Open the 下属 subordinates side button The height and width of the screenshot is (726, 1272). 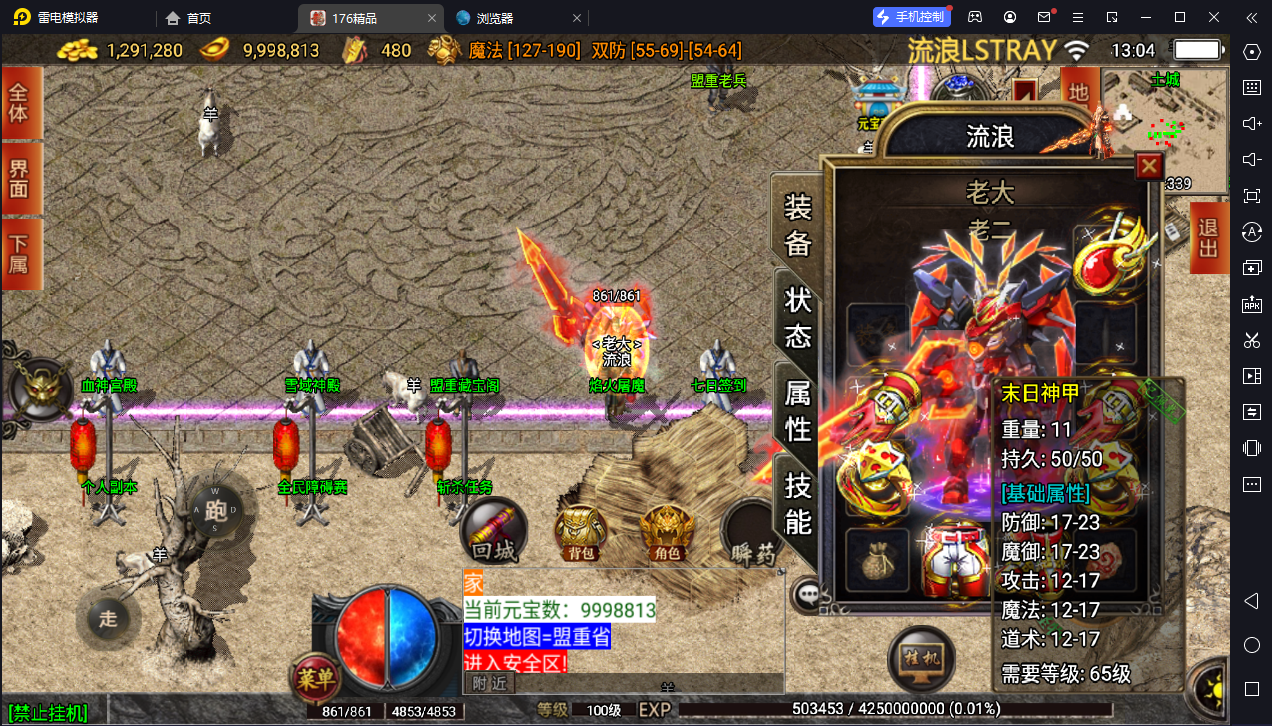(20, 255)
